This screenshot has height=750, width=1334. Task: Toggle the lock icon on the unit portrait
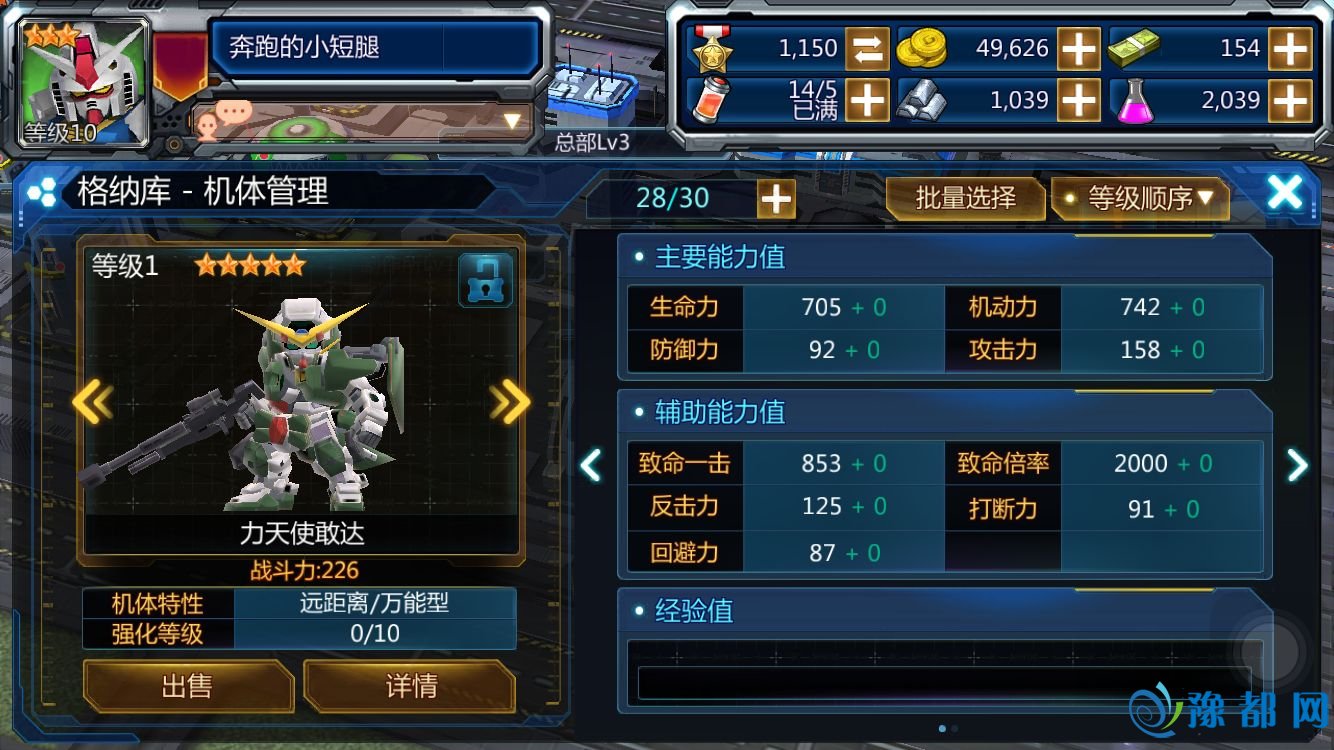[485, 280]
